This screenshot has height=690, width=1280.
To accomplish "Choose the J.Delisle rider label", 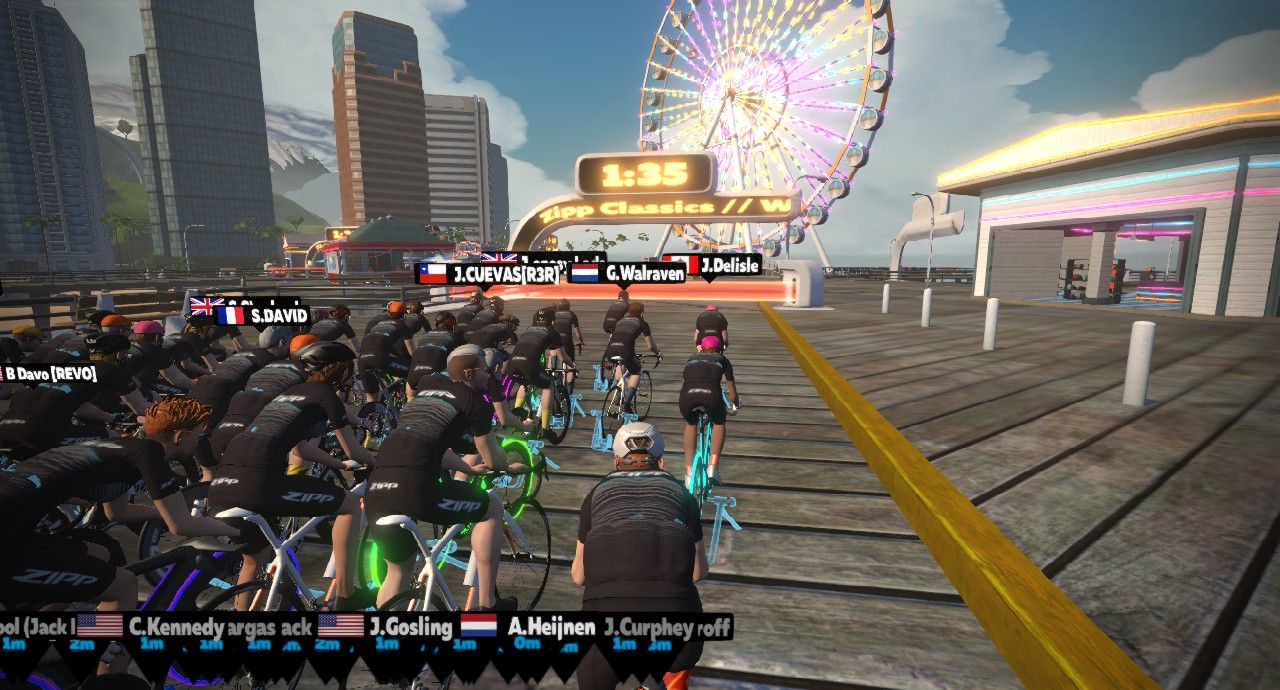I will tap(712, 265).
